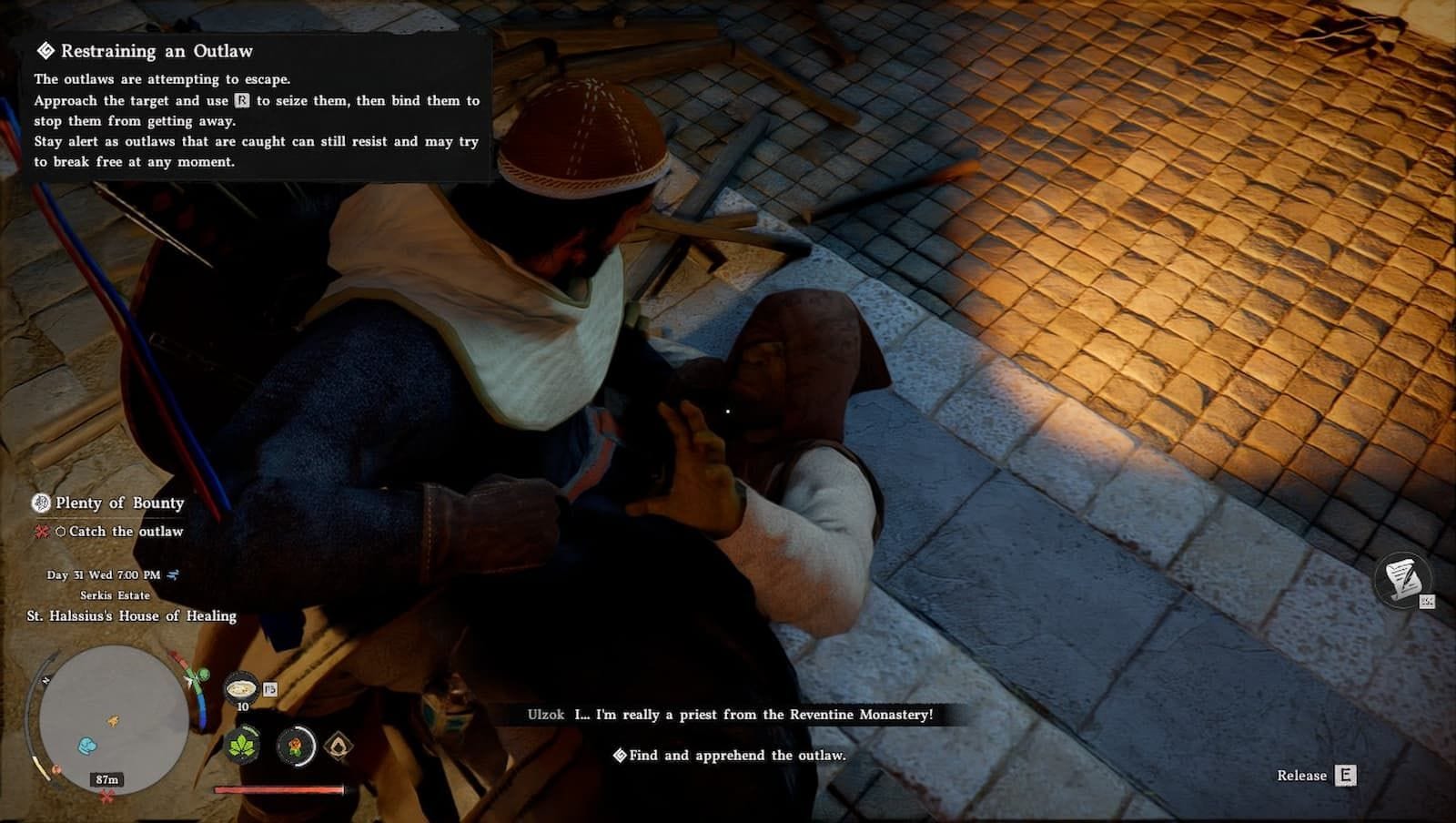Select the diamond-shaped flame icon
Screen dimensions: 1456x823
(x=339, y=747)
